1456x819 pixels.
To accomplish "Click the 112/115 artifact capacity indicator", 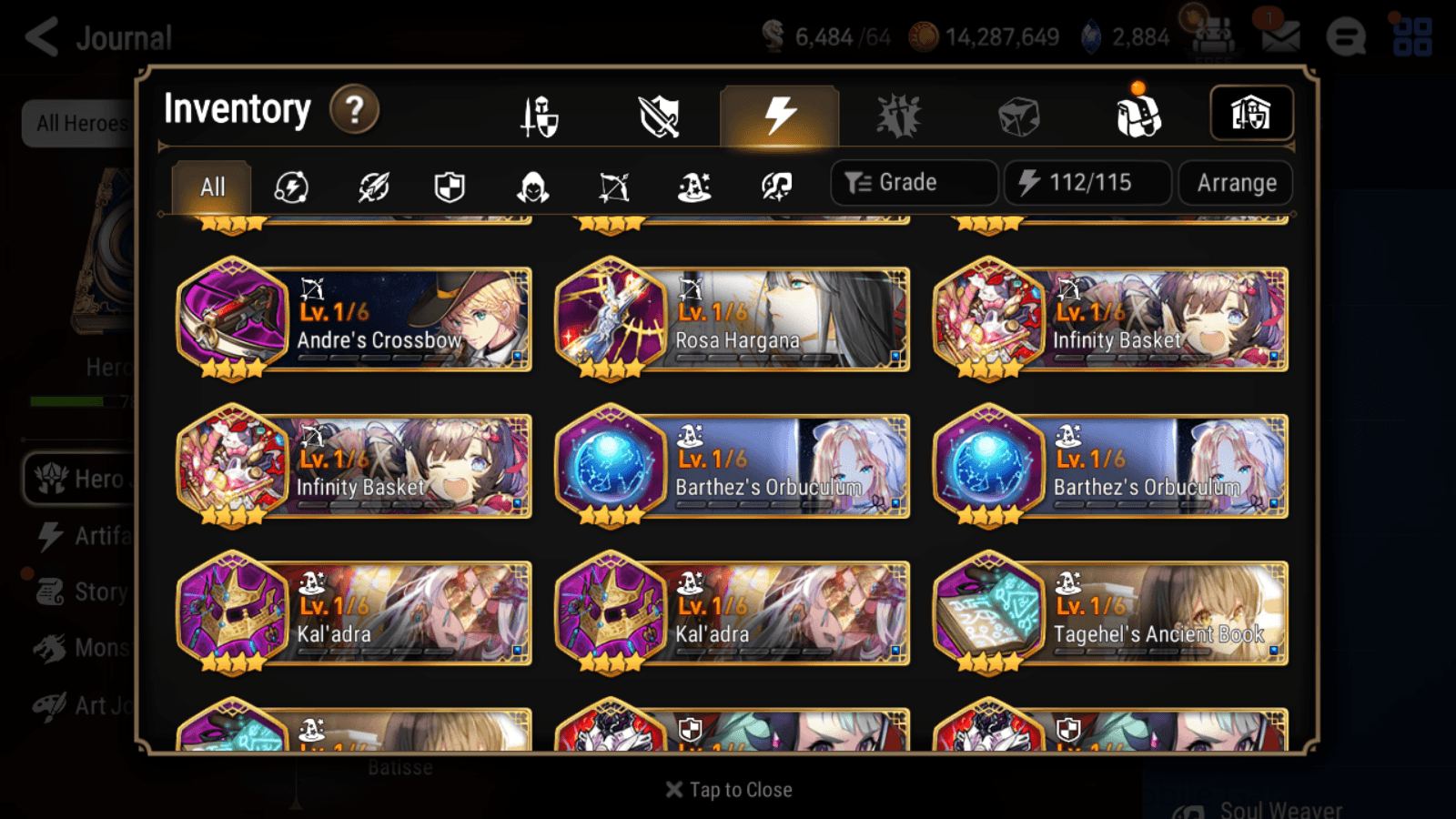I will coord(1087,182).
